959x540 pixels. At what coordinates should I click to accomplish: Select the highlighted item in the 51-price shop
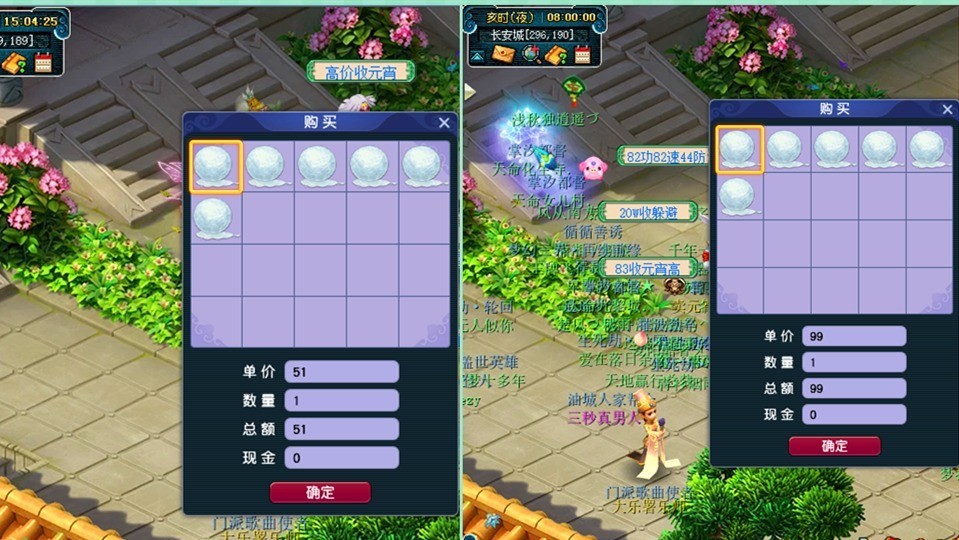[x=216, y=166]
